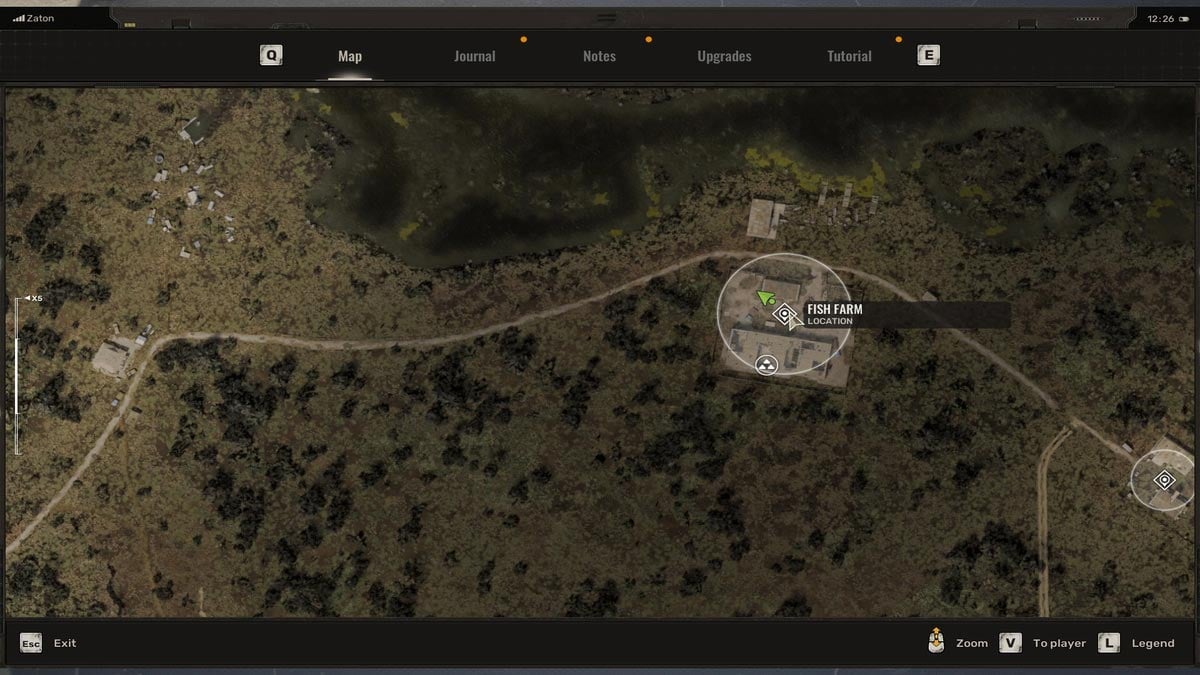
Task: Click the three-triangle marker below Fish Farm
Action: [767, 364]
